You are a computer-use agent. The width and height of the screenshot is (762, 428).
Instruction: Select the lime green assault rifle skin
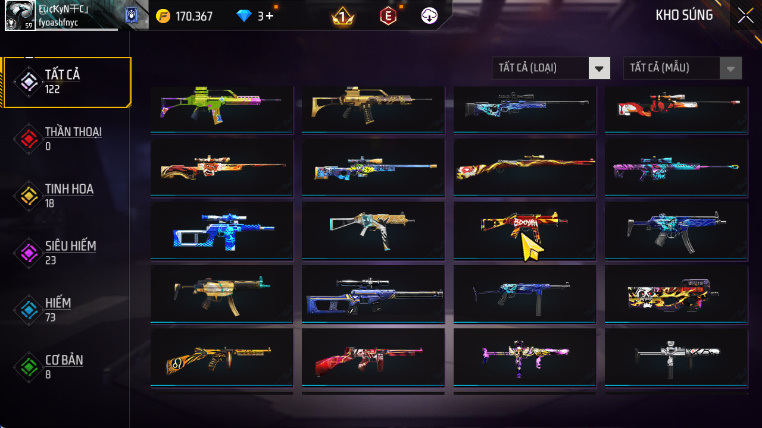pyautogui.click(x=222, y=106)
